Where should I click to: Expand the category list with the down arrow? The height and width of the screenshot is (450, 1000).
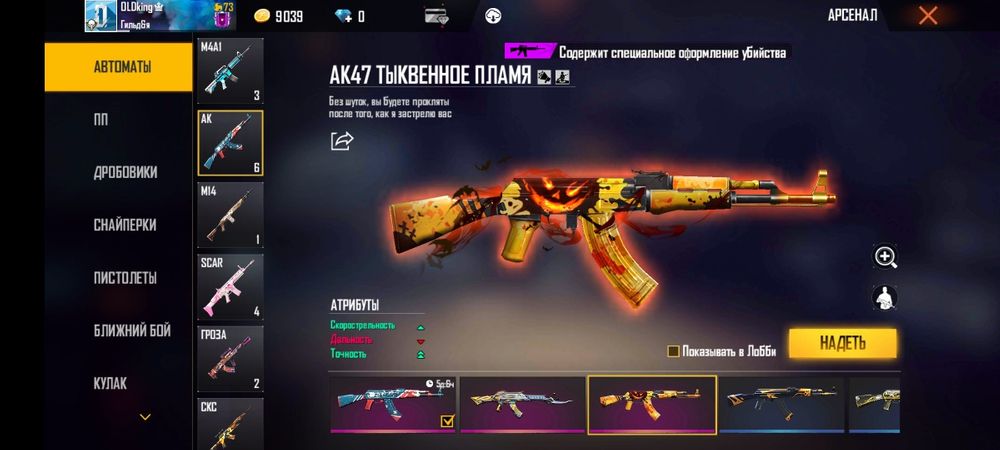point(145,416)
